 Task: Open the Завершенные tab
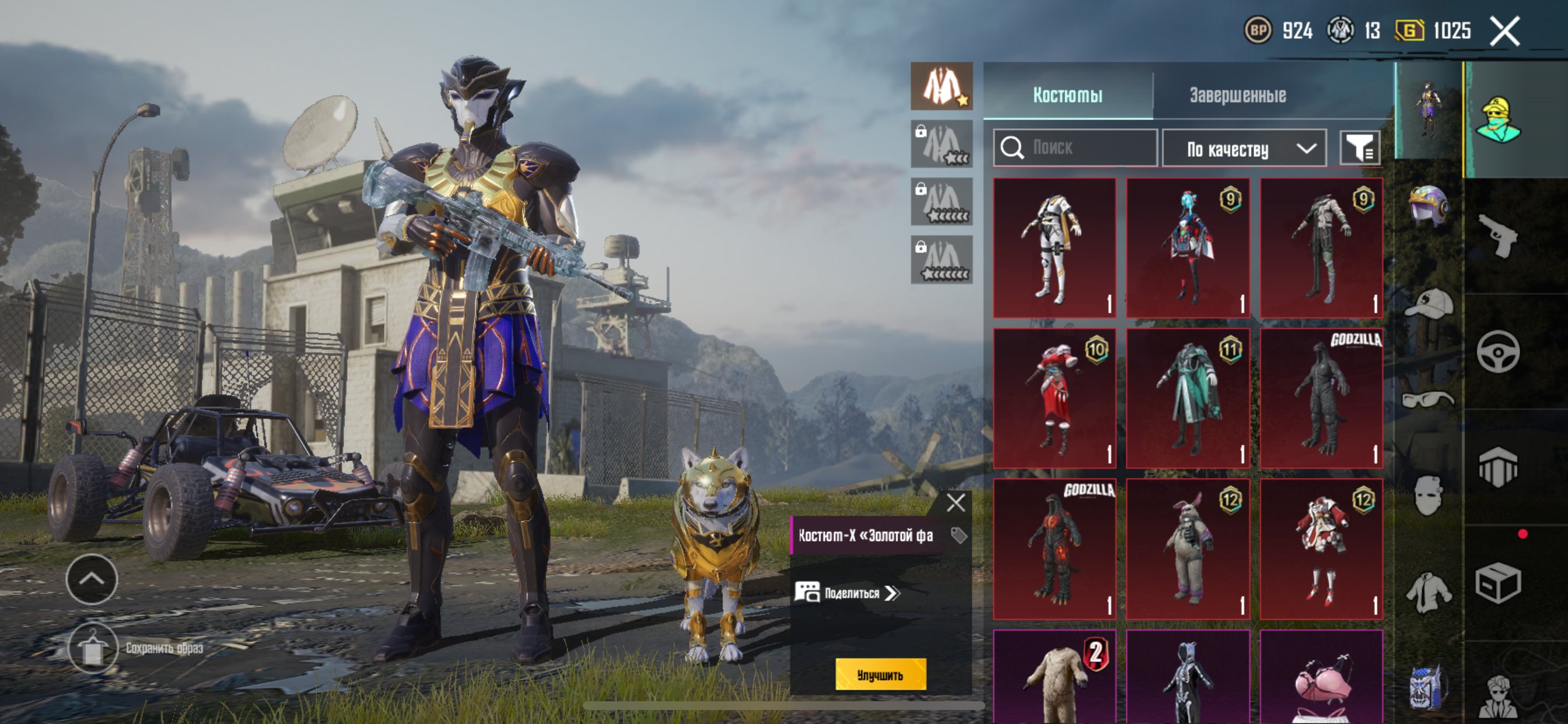point(1237,95)
